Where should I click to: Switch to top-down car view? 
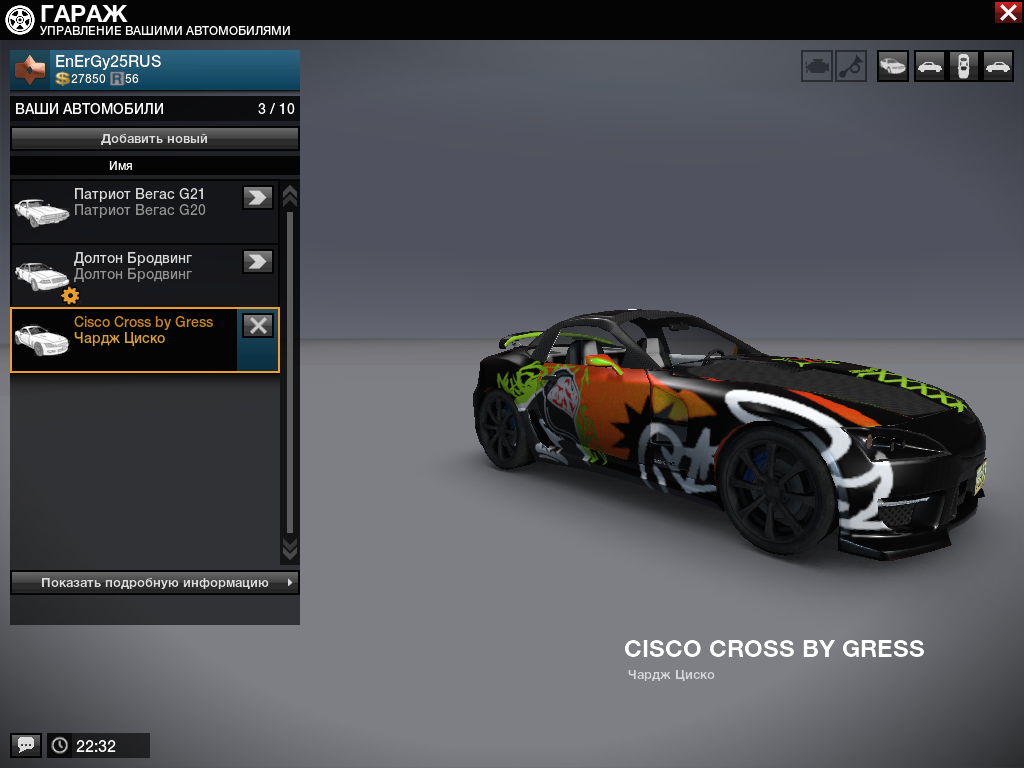[x=963, y=67]
